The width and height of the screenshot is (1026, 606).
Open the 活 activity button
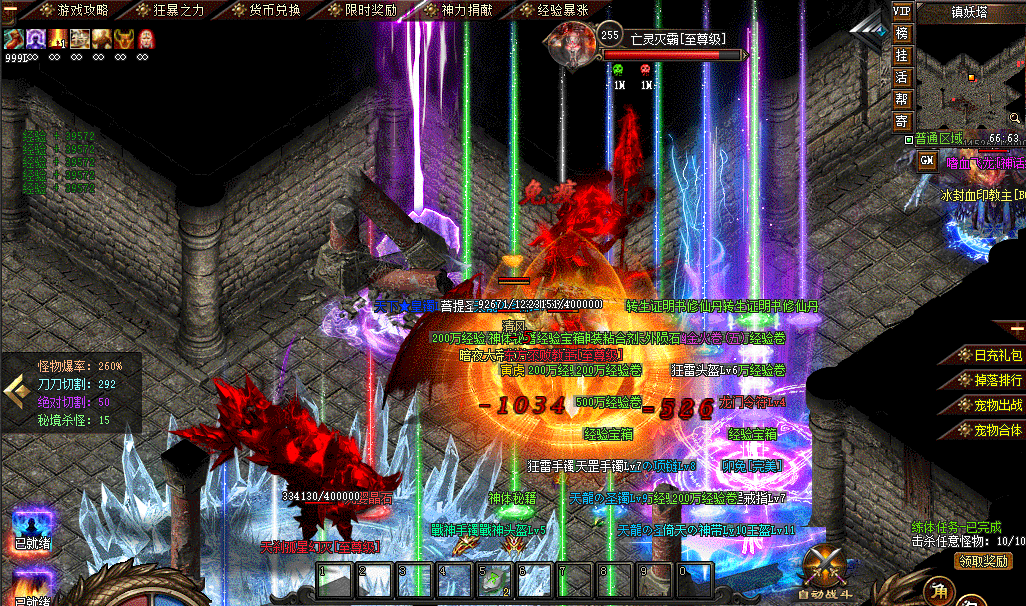[x=901, y=77]
